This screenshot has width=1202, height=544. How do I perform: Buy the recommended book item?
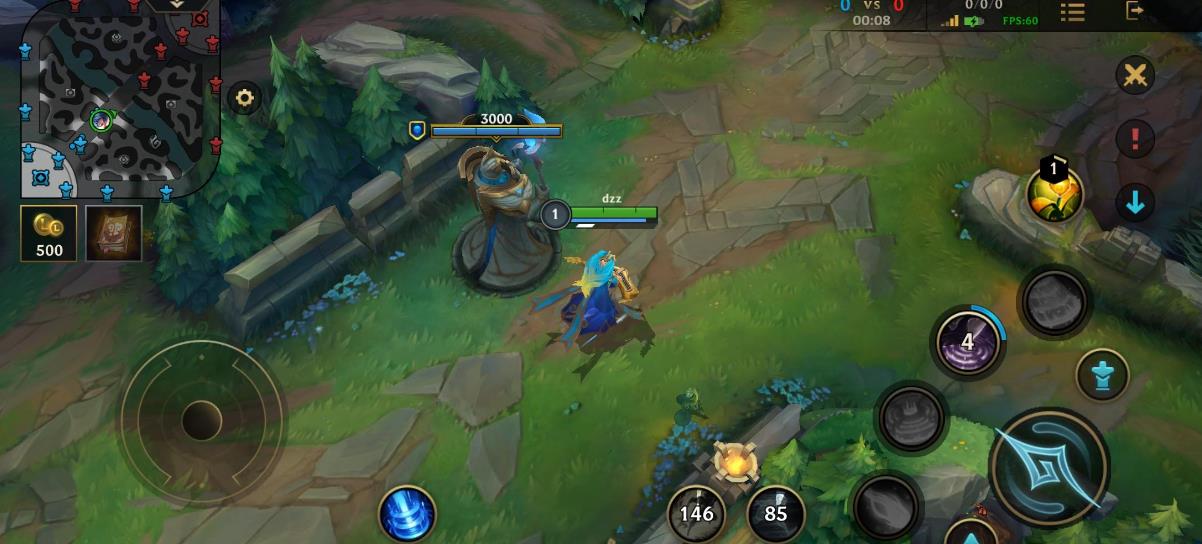point(113,233)
